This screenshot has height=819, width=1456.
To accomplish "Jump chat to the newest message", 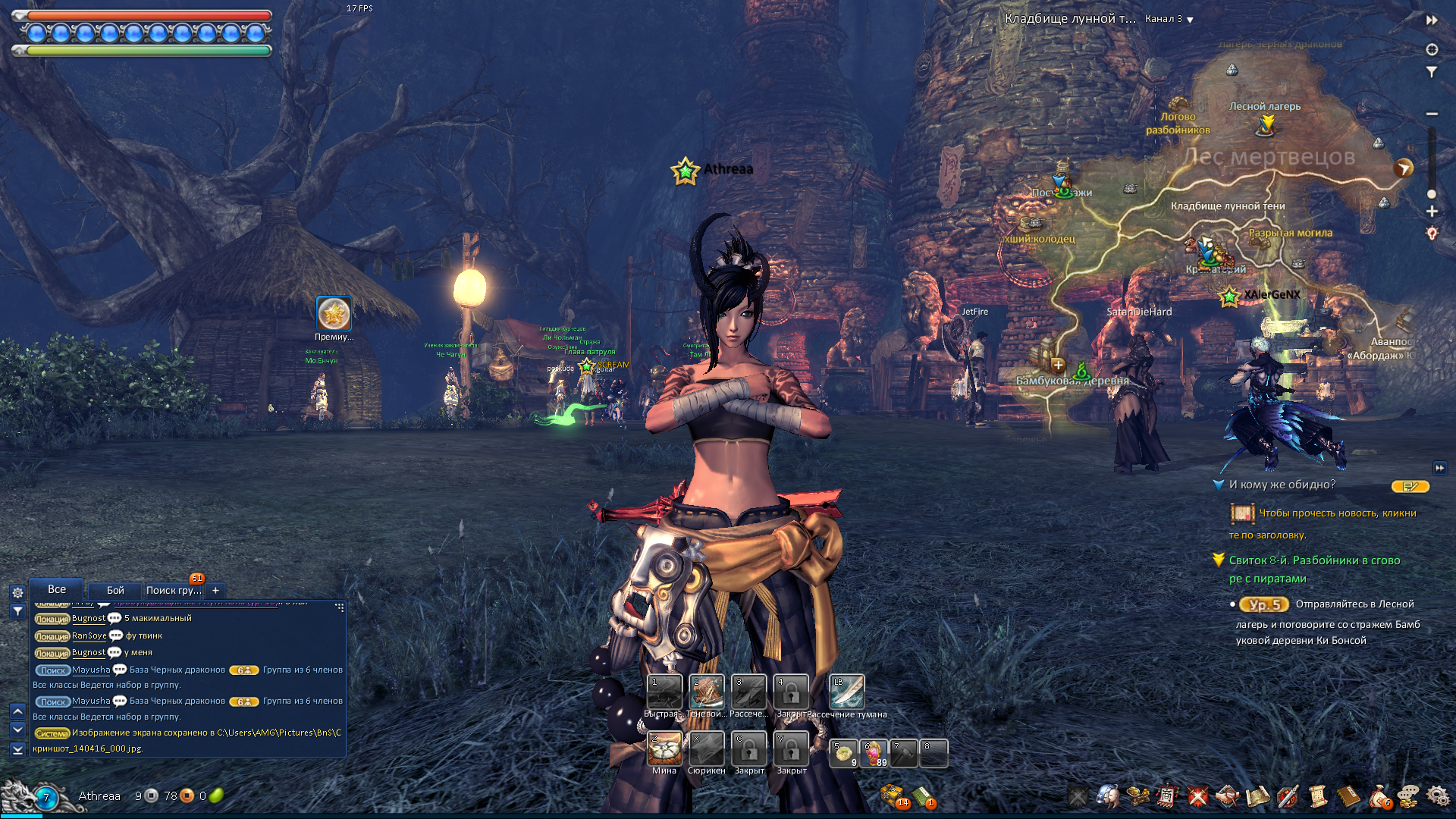I will (x=17, y=749).
